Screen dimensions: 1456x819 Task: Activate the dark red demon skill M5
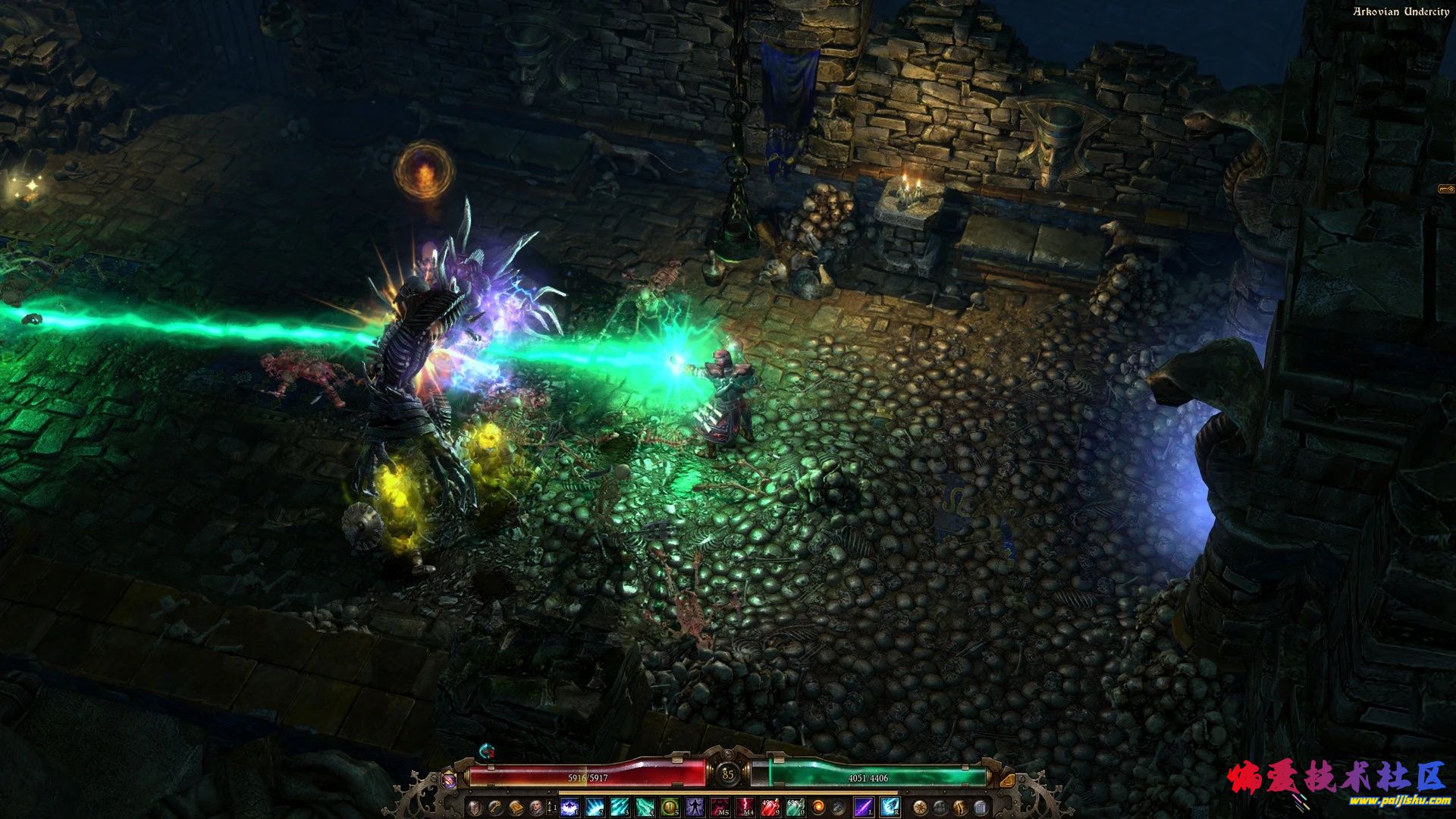(720, 807)
